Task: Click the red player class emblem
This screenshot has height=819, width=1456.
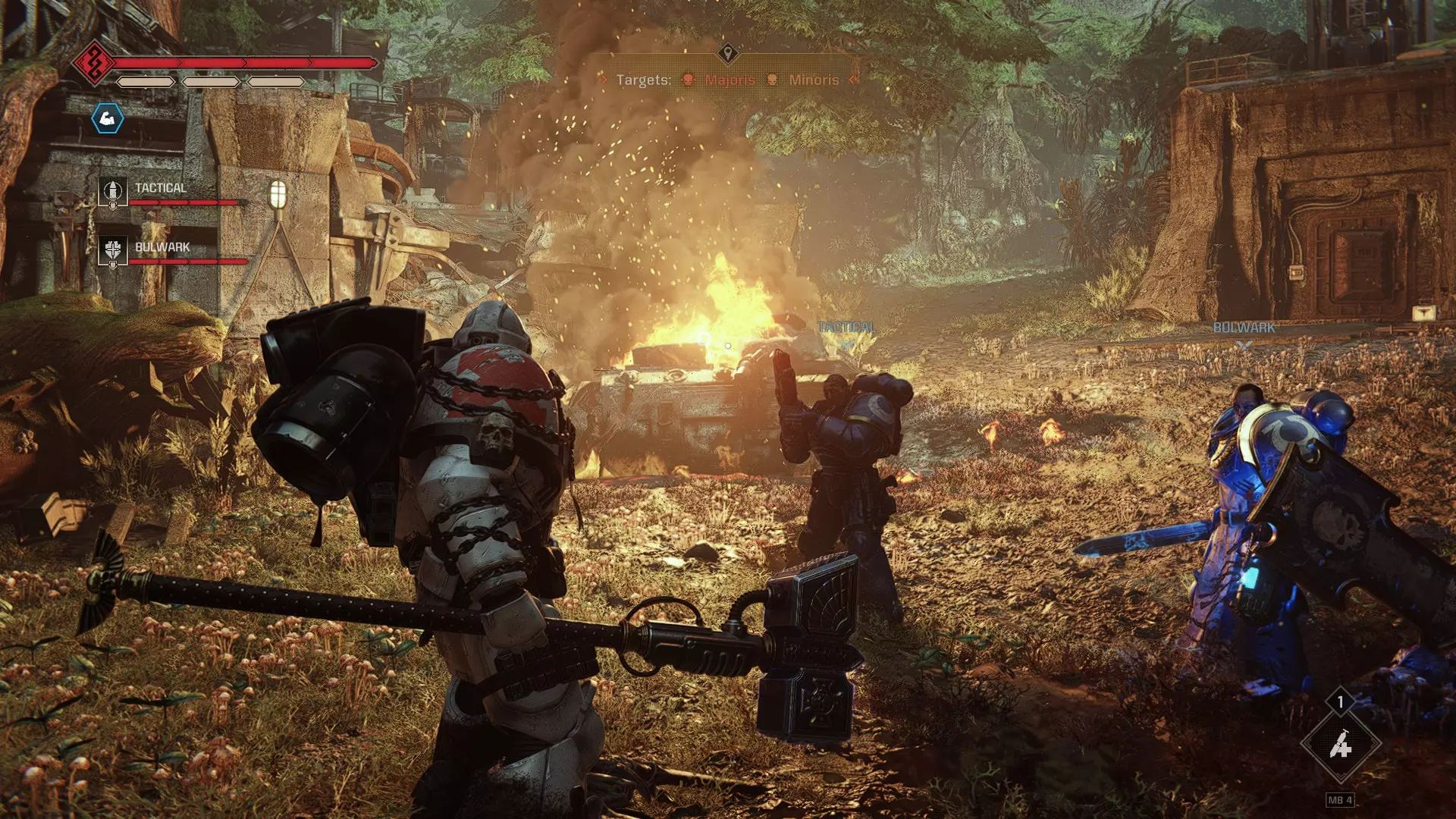Action: click(94, 63)
